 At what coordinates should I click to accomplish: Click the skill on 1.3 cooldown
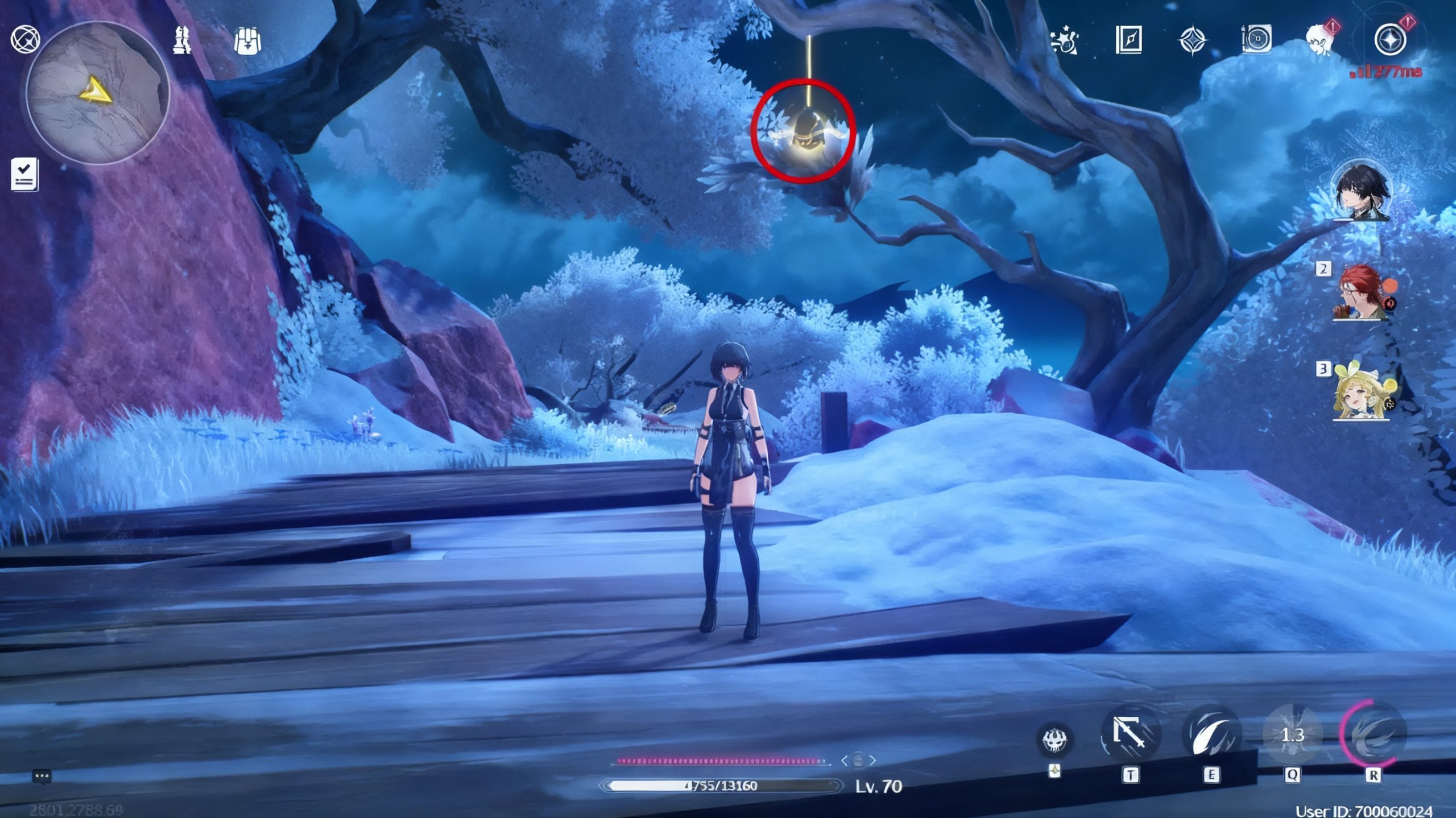tap(1292, 734)
